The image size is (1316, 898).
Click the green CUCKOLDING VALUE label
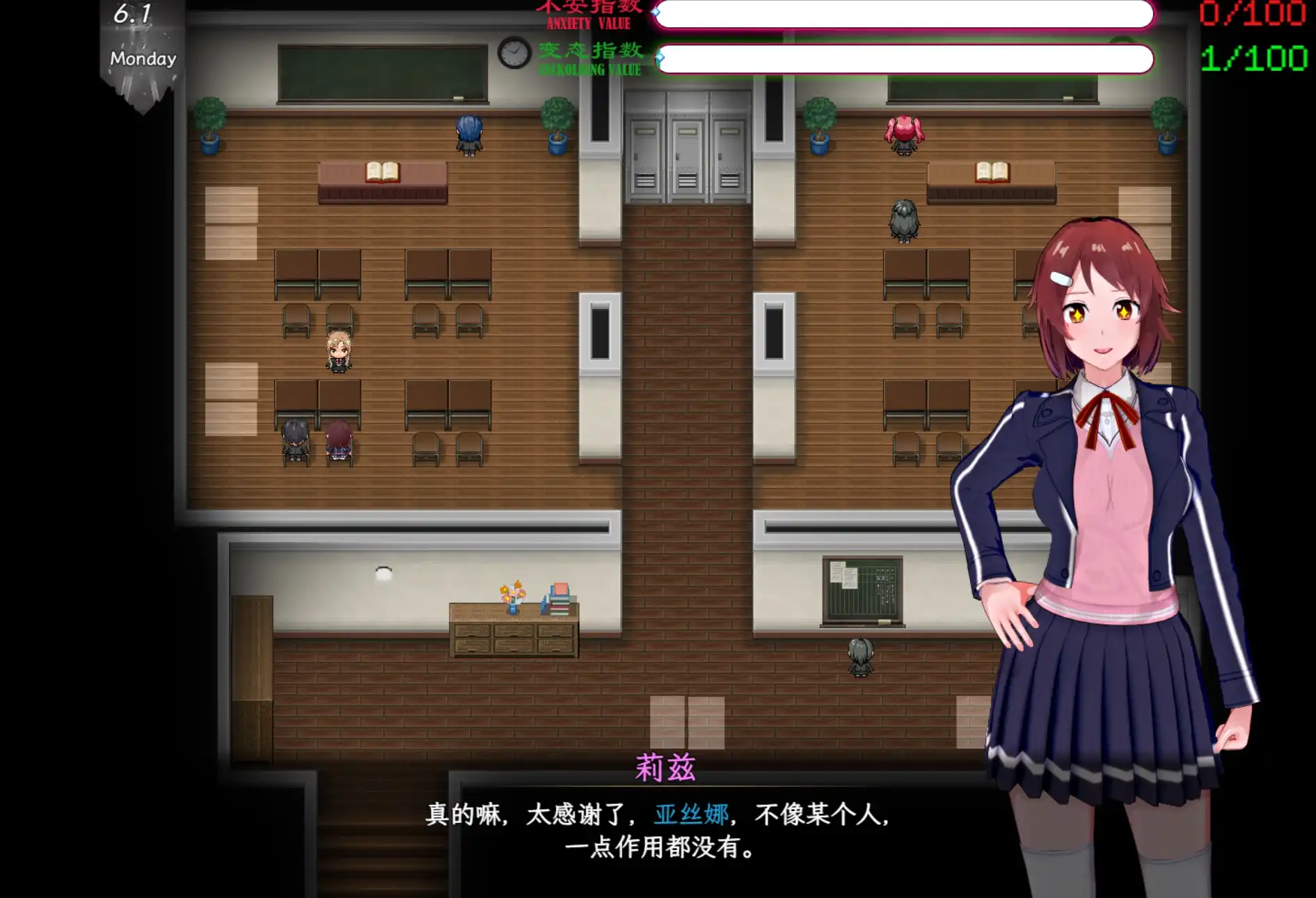(x=589, y=70)
